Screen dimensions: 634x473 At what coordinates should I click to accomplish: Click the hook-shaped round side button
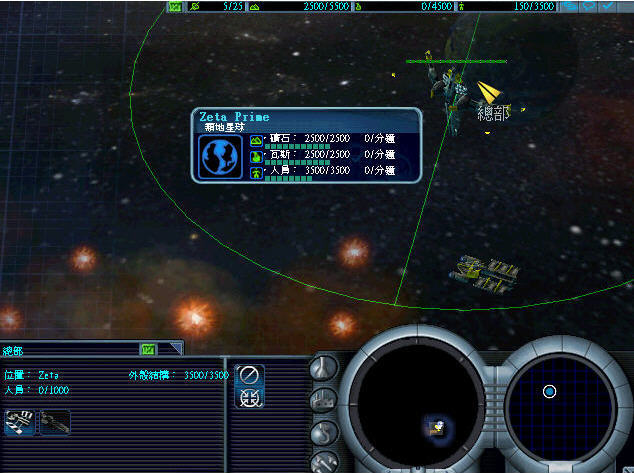coord(324,434)
